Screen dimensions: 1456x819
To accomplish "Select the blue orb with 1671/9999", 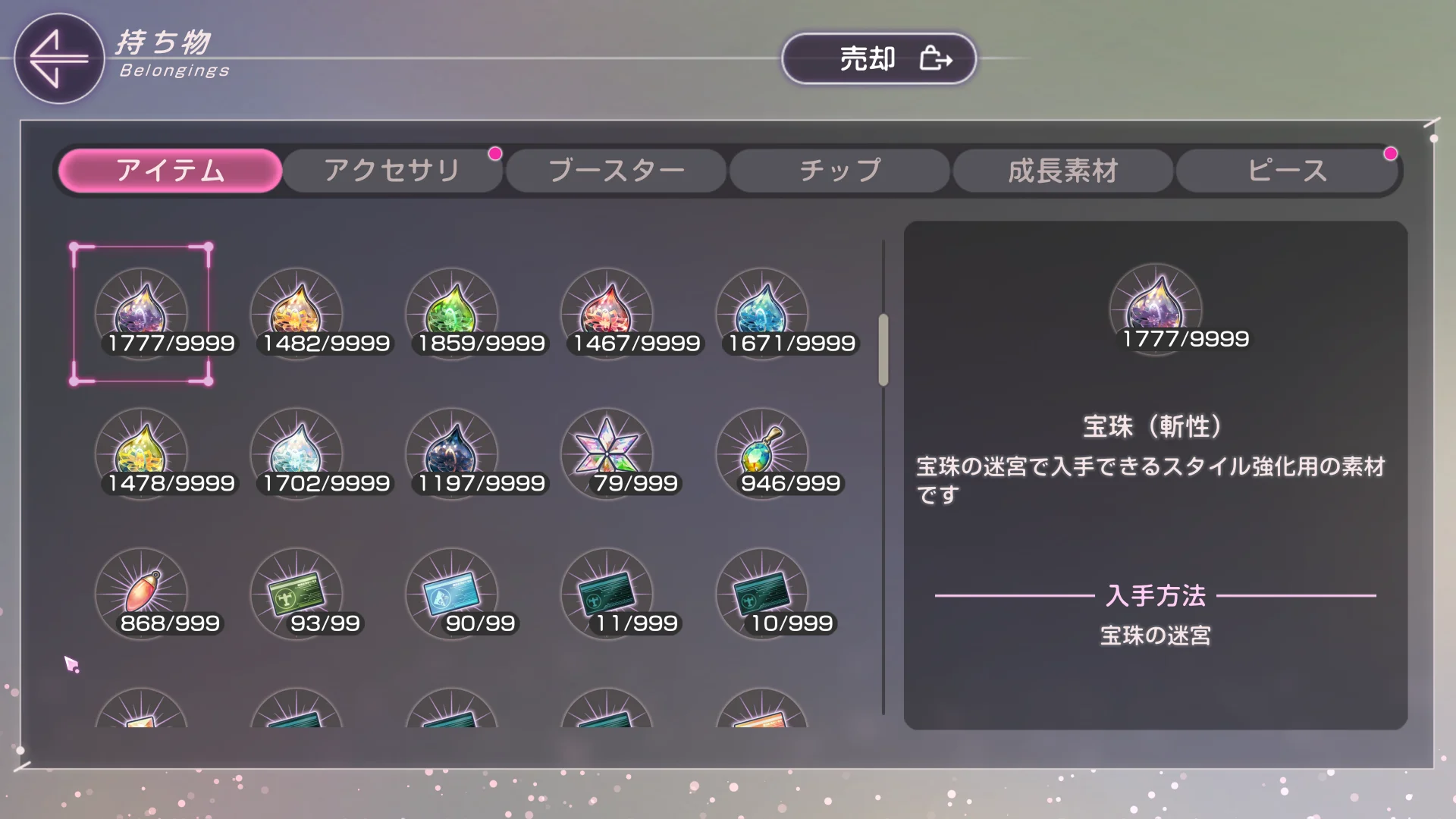I will 762,312.
